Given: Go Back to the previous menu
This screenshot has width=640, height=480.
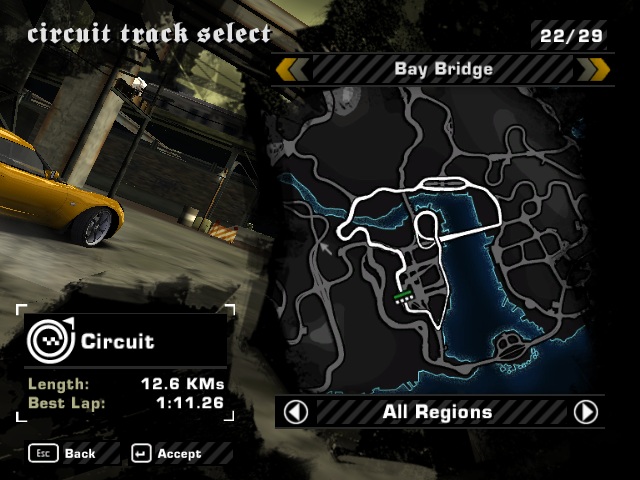Looking at the screenshot, I should click(x=64, y=453).
